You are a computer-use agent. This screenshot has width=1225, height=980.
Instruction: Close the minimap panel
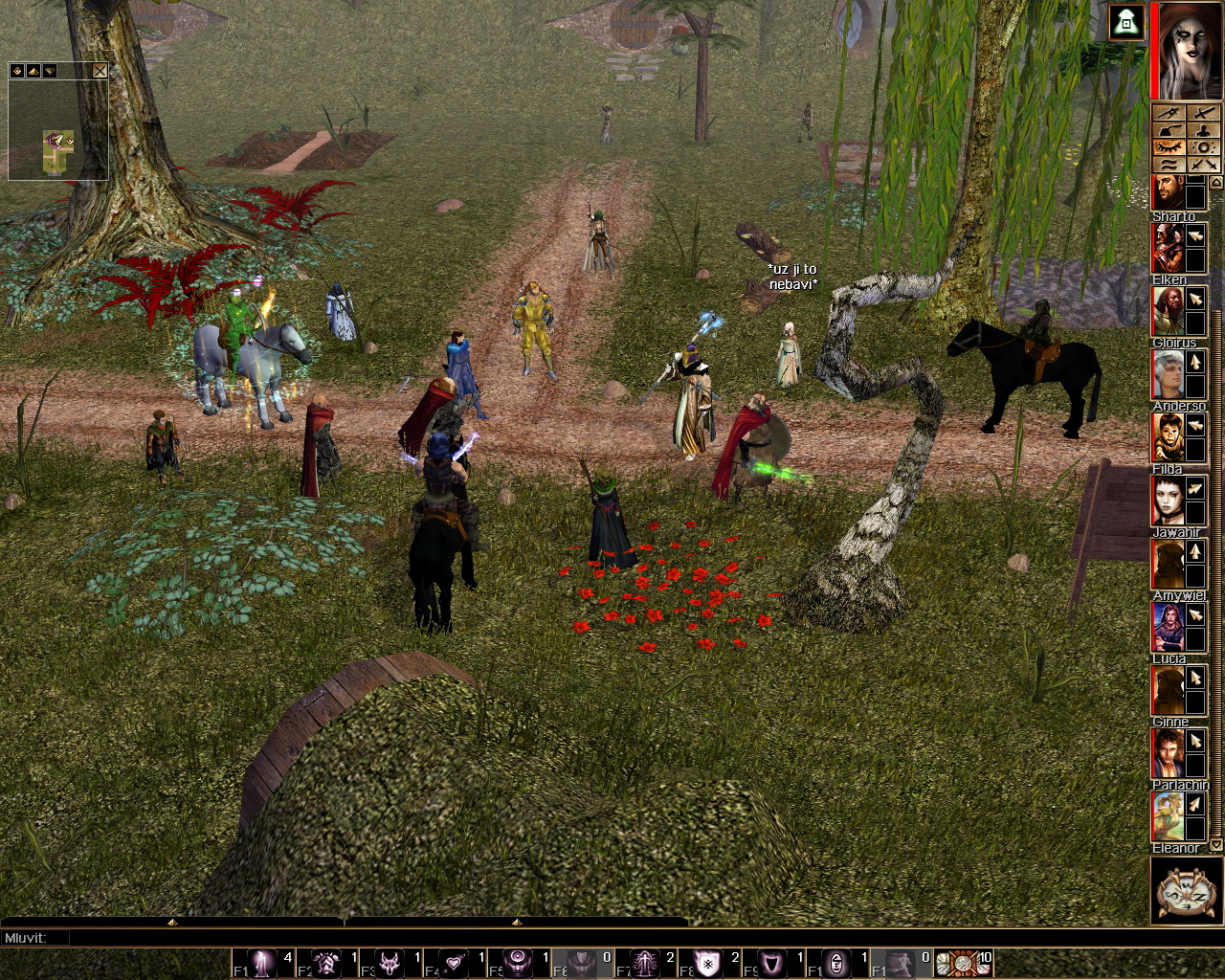[x=100, y=71]
